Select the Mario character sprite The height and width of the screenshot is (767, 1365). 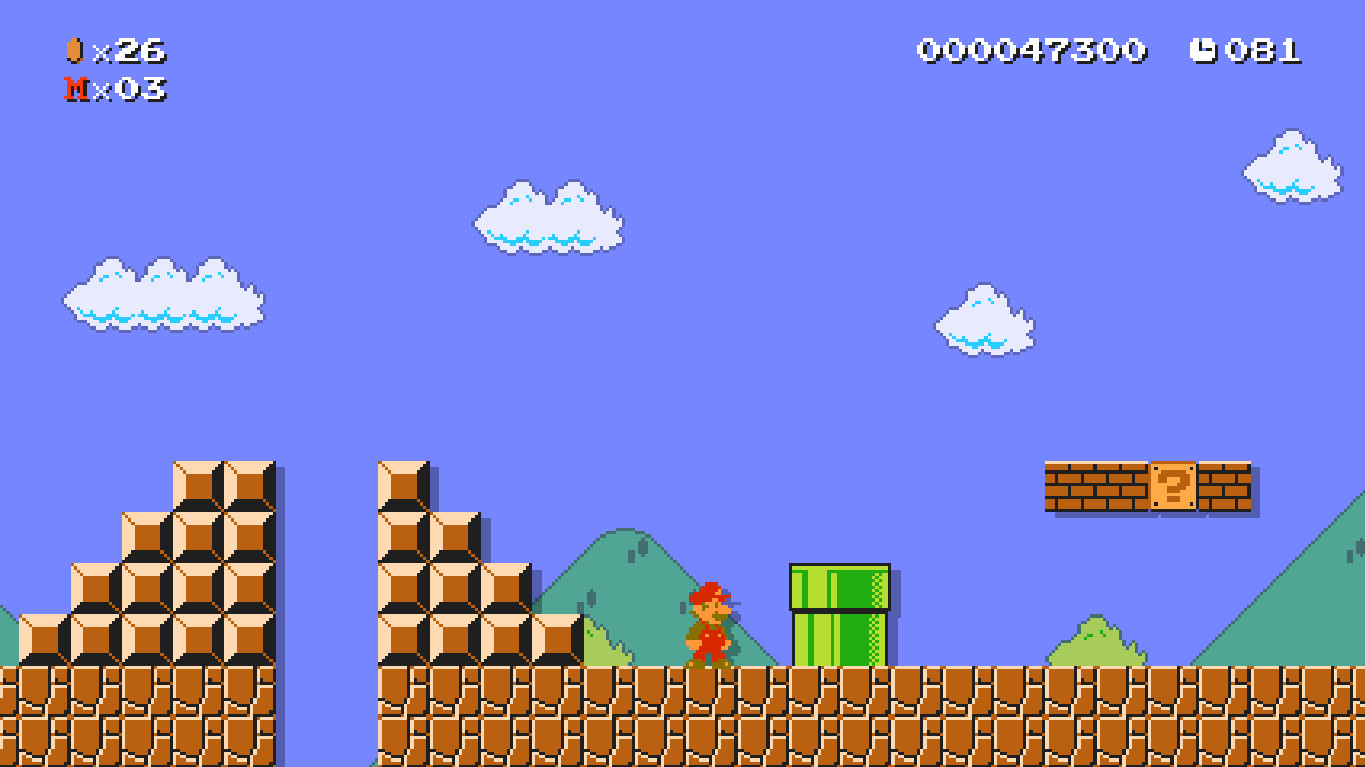(710, 625)
